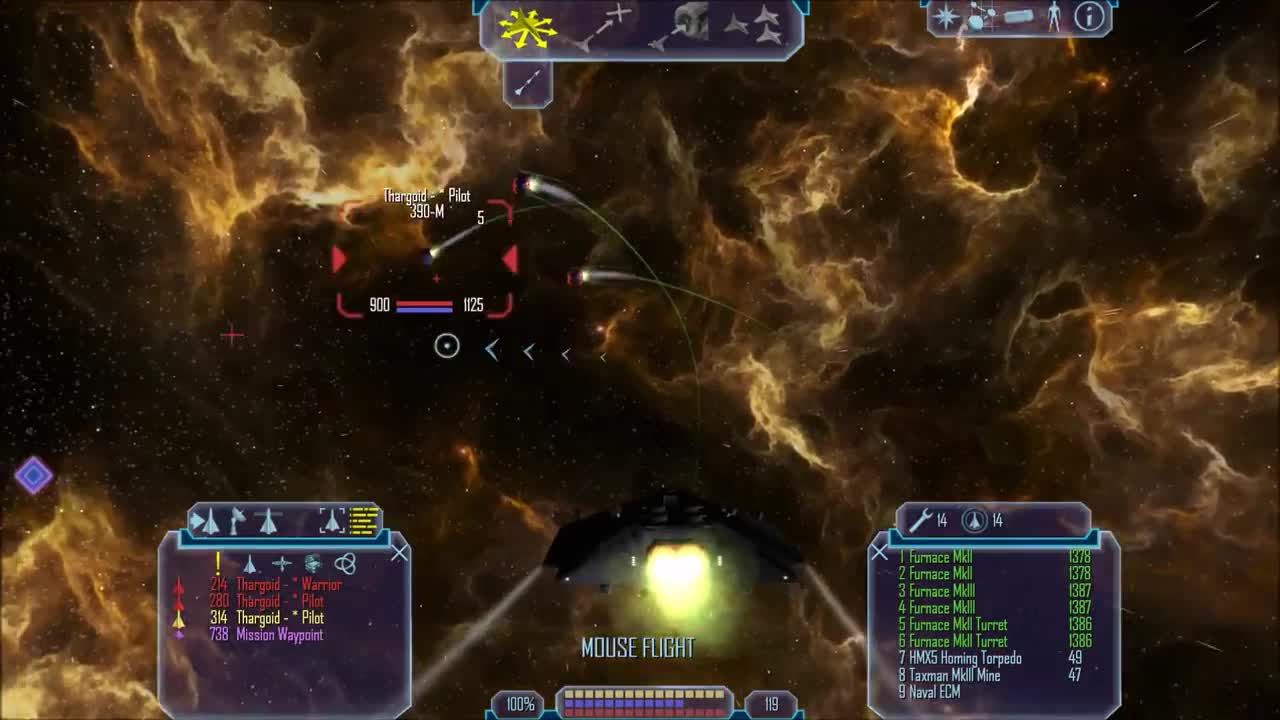Image resolution: width=1280 pixels, height=720 pixels.
Task: Select the yellow Thargoid Pilot at 314
Action: (266, 618)
